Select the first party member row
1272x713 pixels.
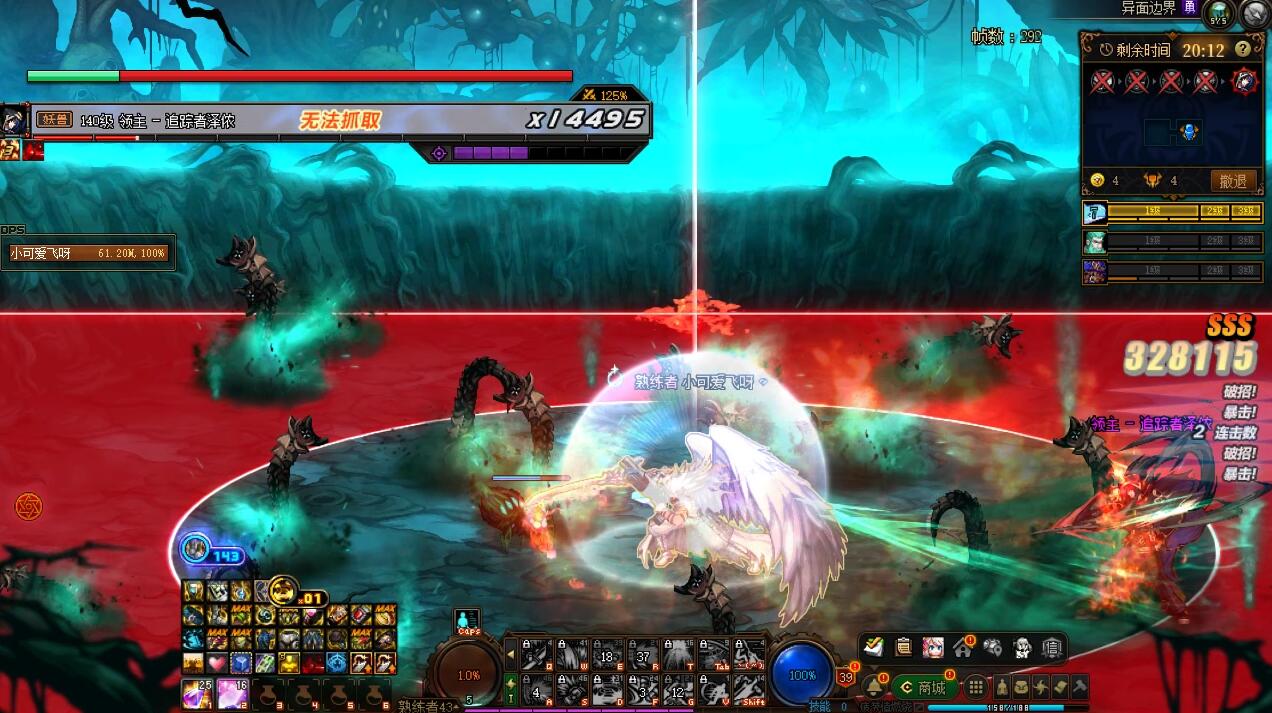1172,212
